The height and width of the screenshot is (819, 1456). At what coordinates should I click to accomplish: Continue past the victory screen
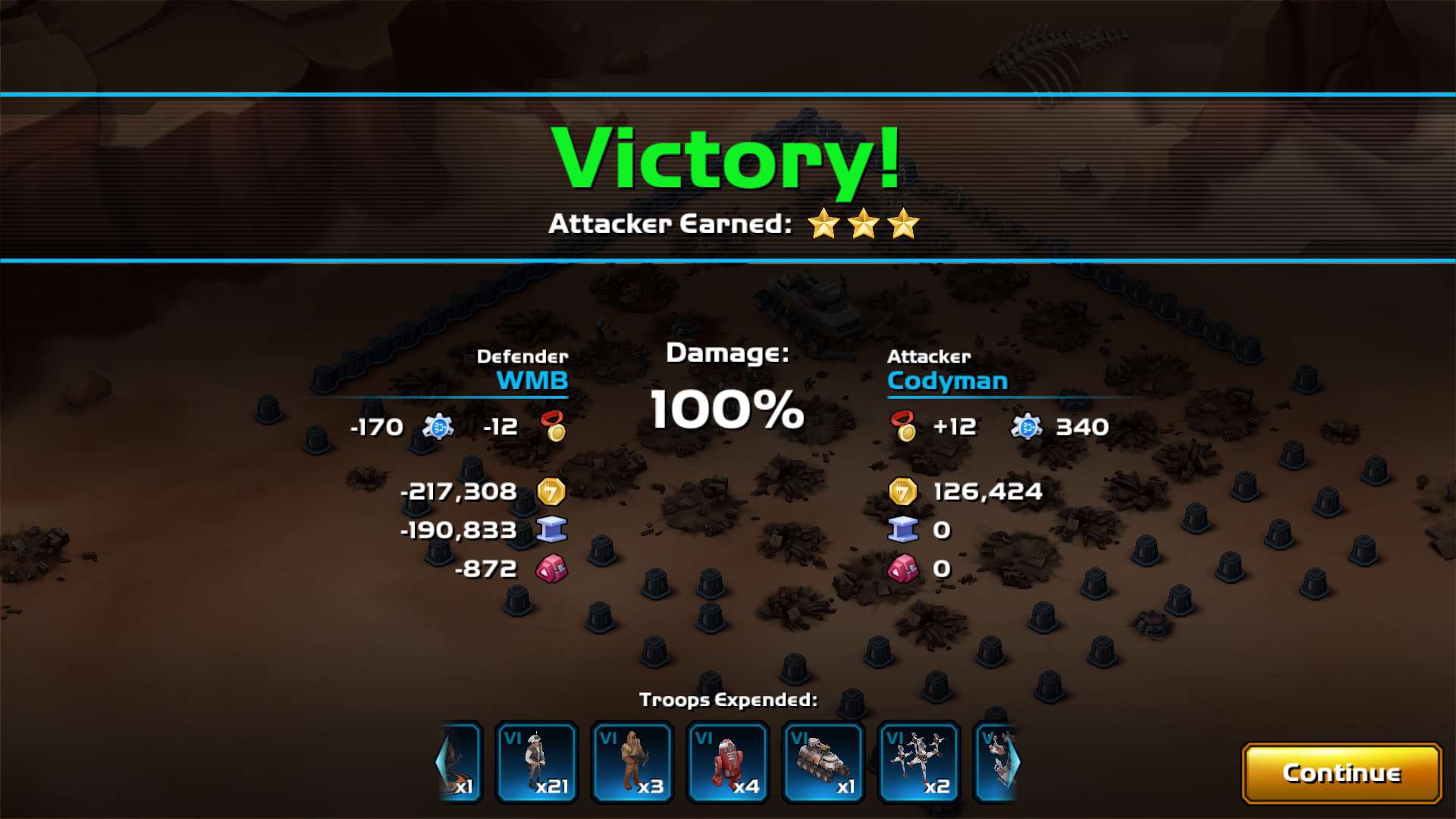1341,773
